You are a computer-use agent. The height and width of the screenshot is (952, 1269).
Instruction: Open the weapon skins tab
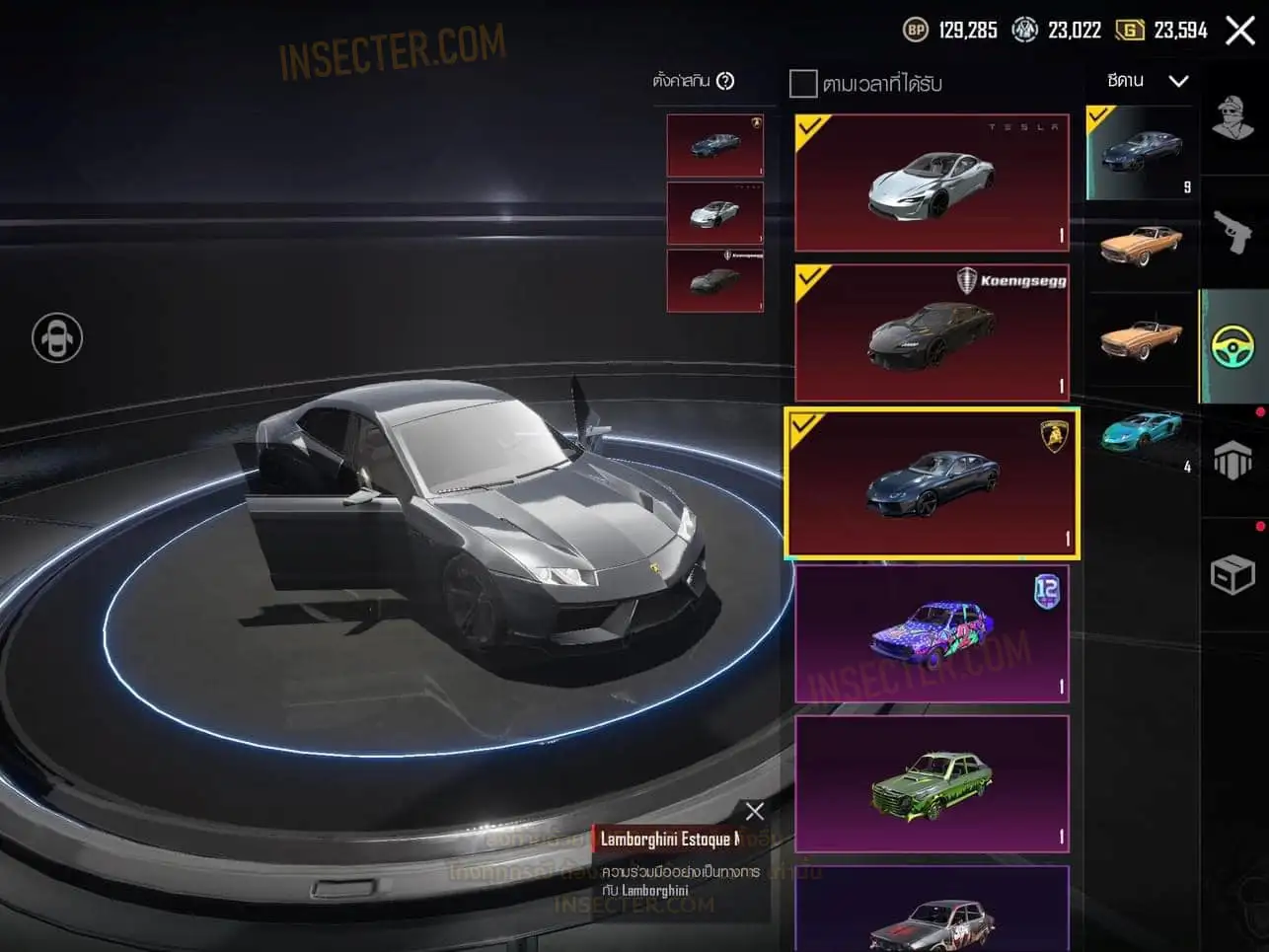coord(1232,233)
